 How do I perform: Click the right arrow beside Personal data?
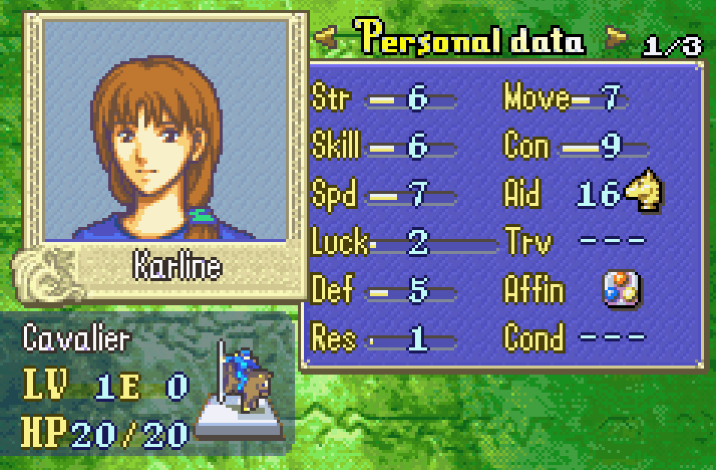pyautogui.click(x=618, y=40)
